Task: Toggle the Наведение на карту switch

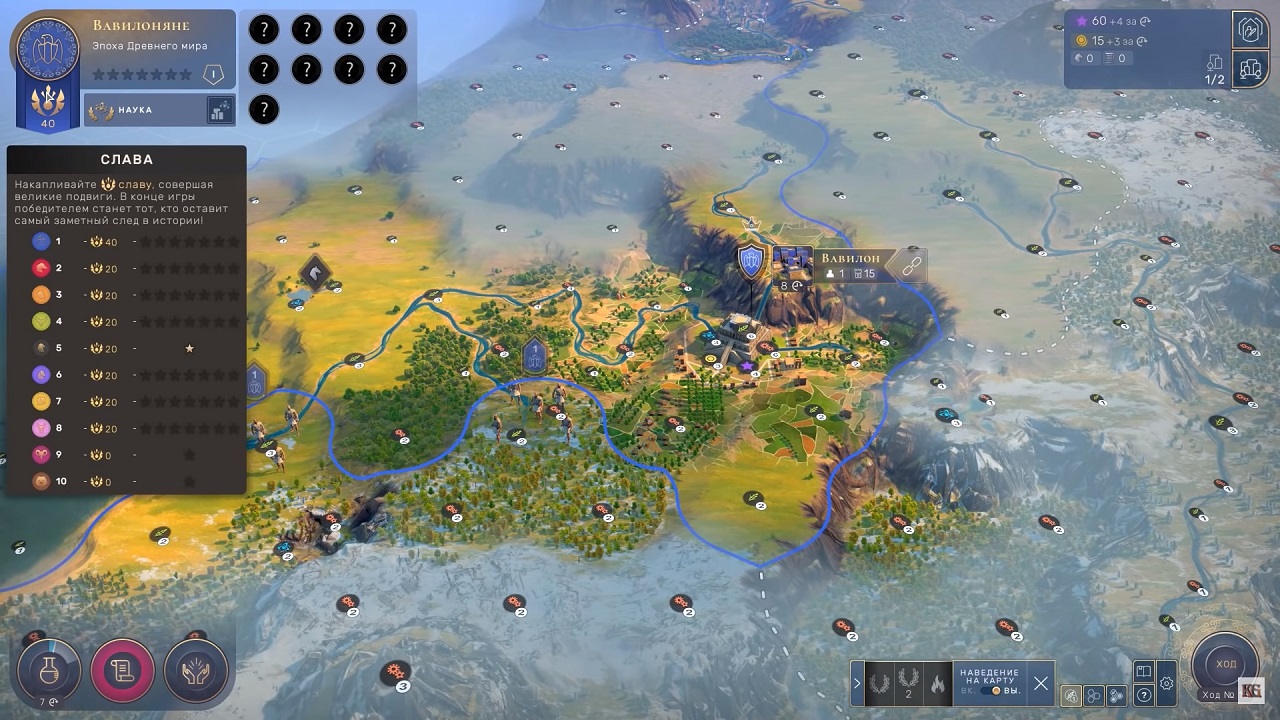Action: (x=995, y=691)
